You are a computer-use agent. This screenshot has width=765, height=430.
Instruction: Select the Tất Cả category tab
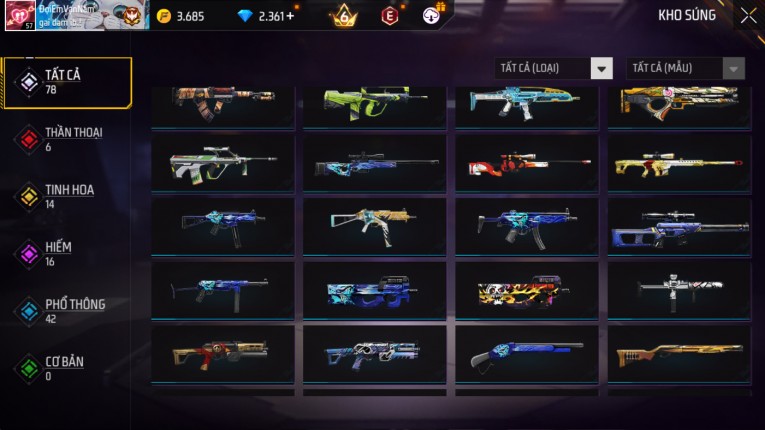(x=67, y=82)
